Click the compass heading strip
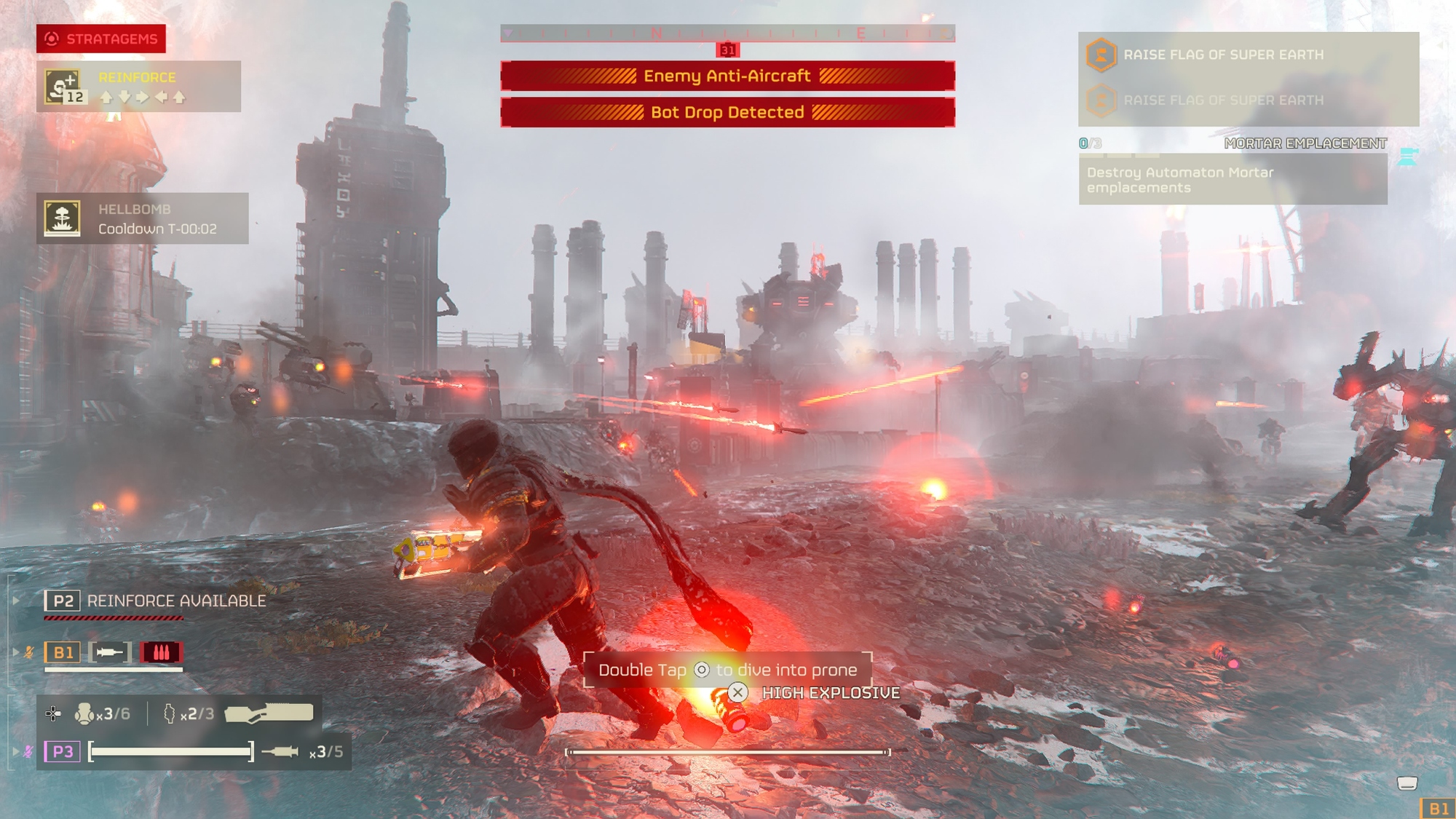 [727, 33]
